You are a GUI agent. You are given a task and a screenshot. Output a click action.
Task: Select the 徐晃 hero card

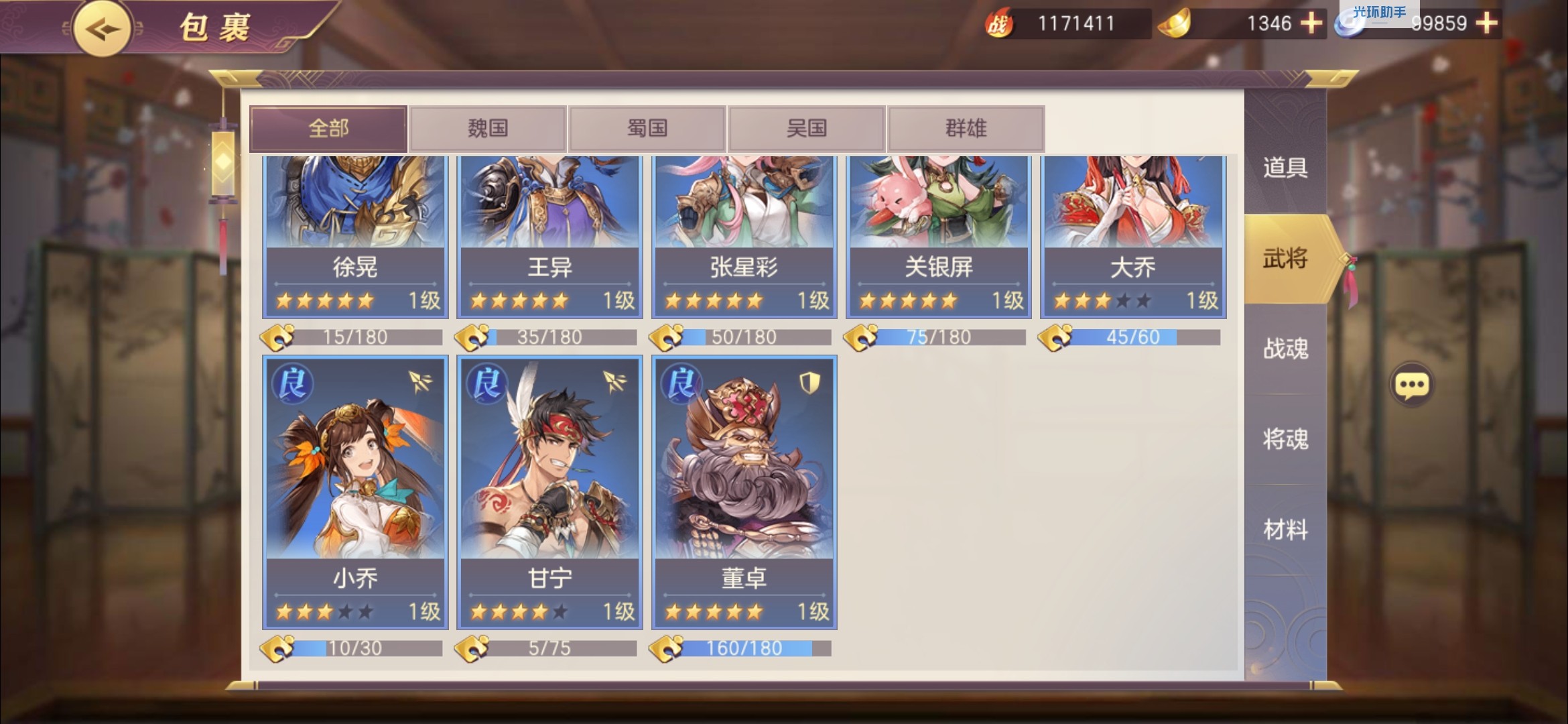pos(355,235)
